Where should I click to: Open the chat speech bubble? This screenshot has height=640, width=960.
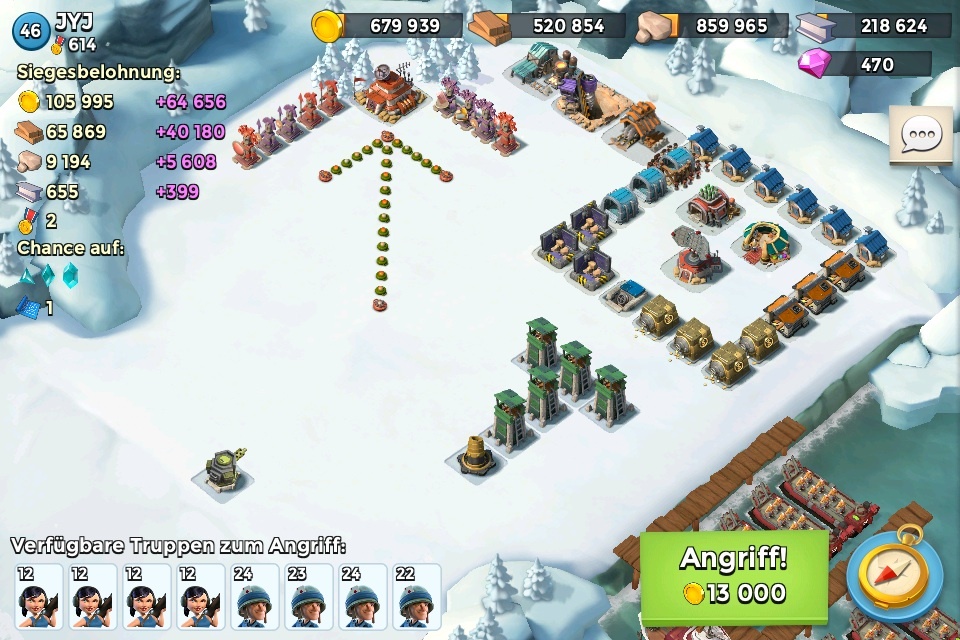point(920,136)
